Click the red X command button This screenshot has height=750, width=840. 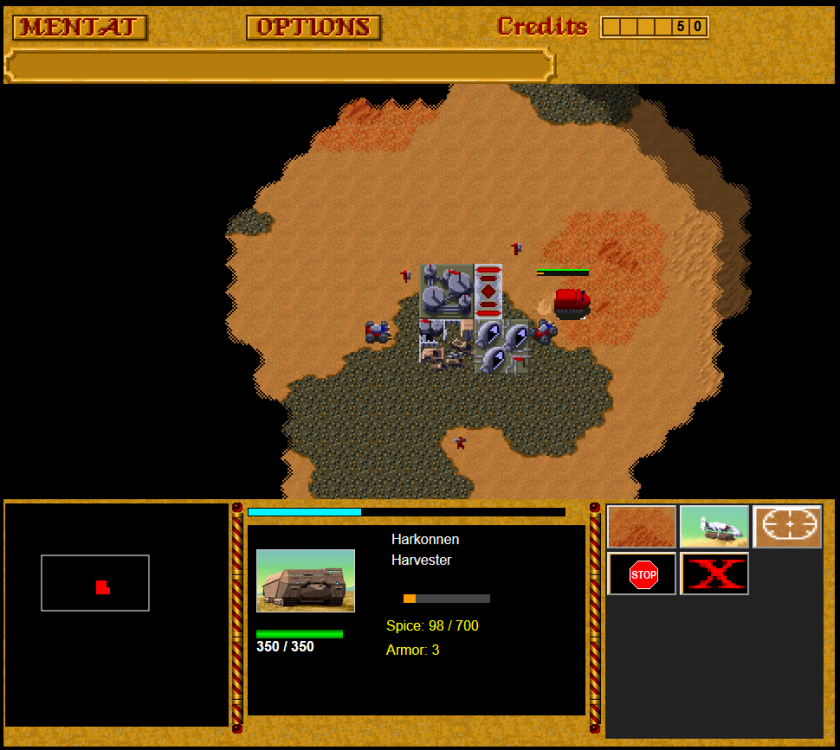pyautogui.click(x=714, y=574)
